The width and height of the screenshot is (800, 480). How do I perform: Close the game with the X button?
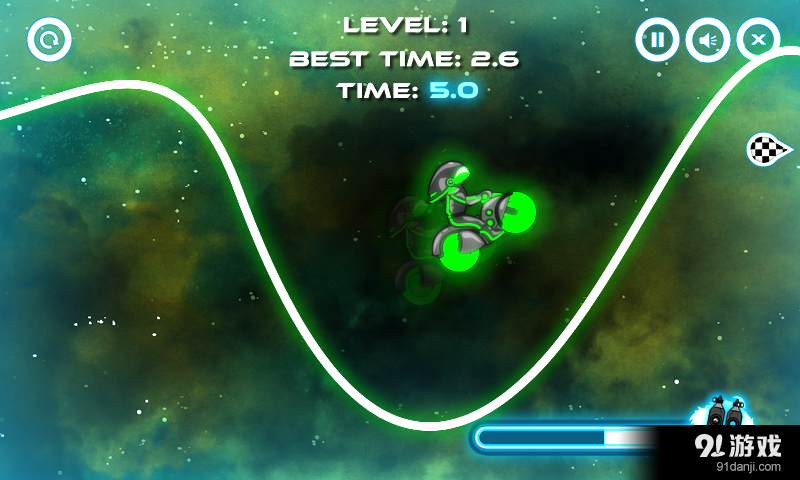[x=758, y=41]
